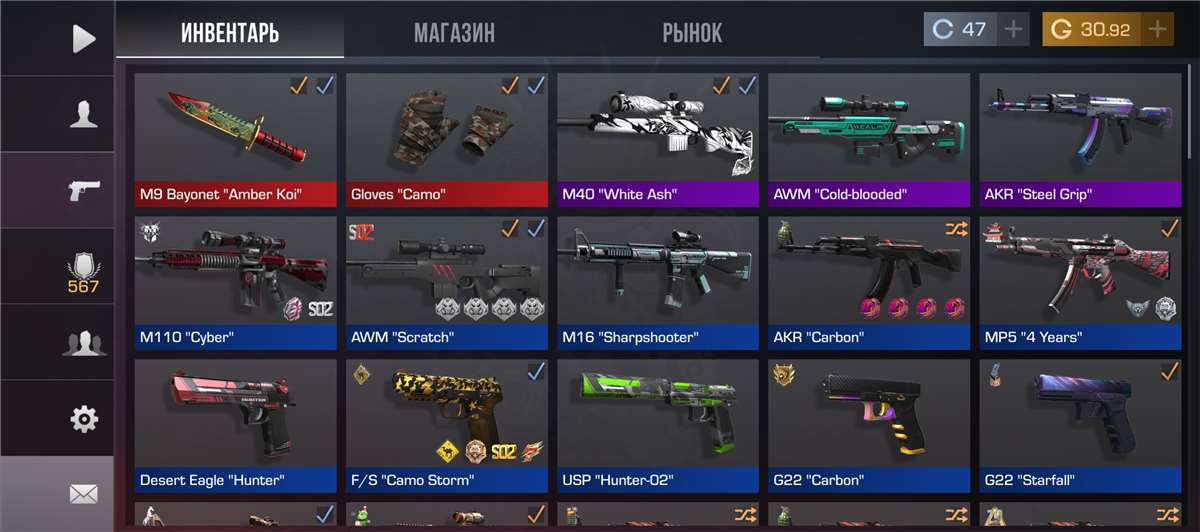This screenshot has width=1200, height=532.
Task: Open the friends group icon
Action: [84, 343]
